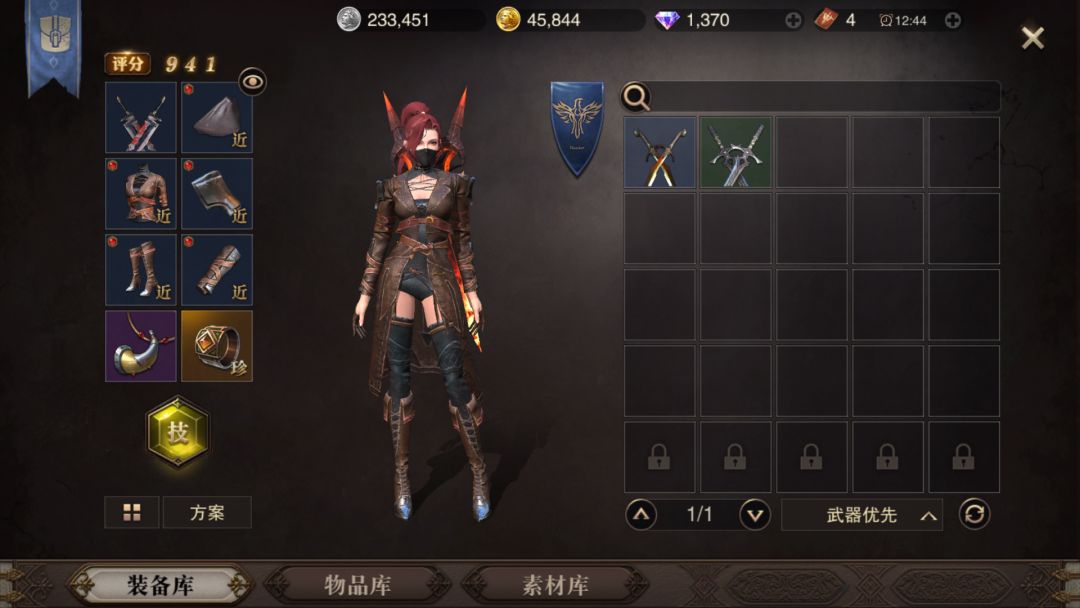Go to the next inventory page

[x=755, y=515]
